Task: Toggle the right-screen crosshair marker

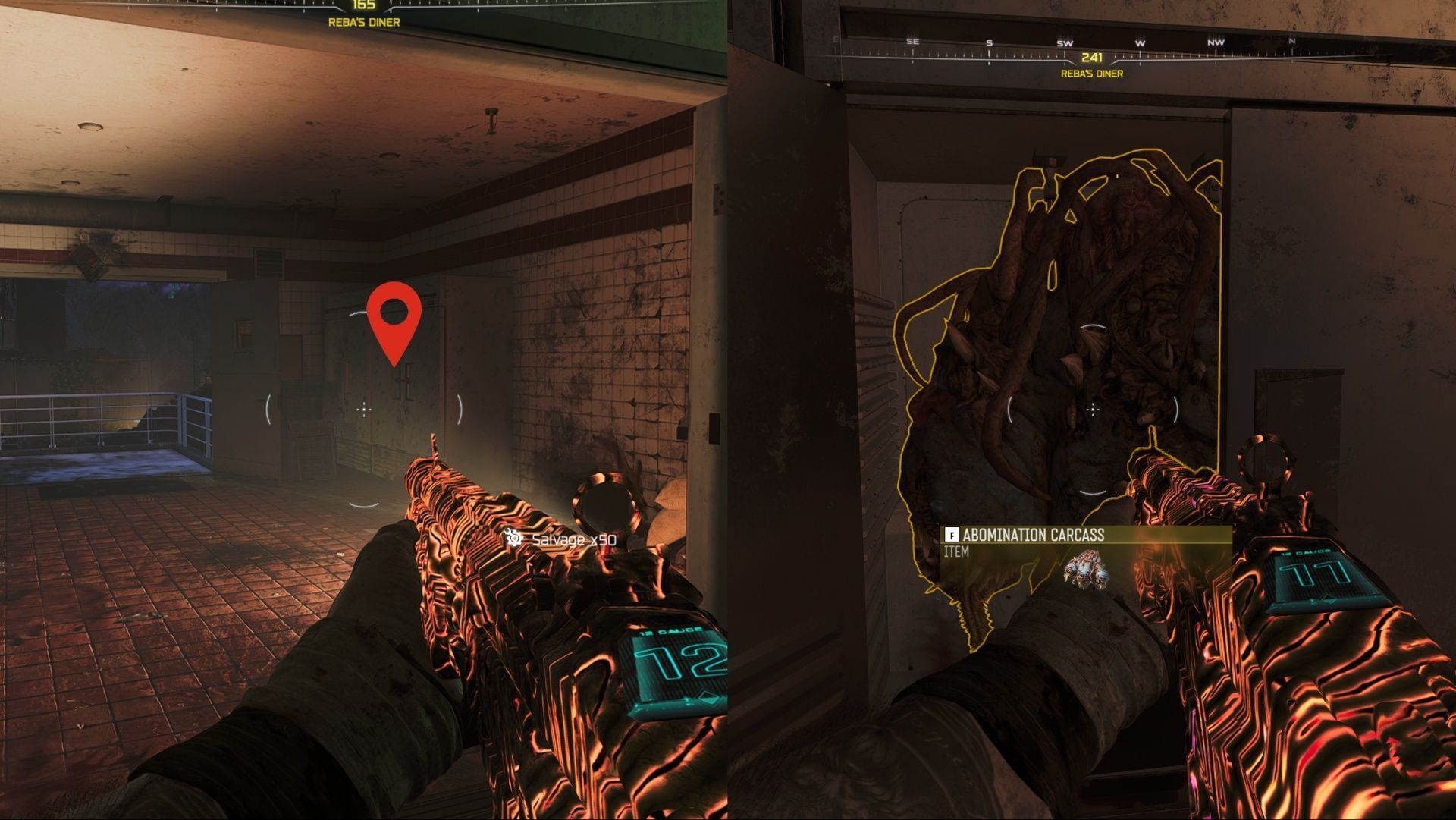Action: [1092, 410]
